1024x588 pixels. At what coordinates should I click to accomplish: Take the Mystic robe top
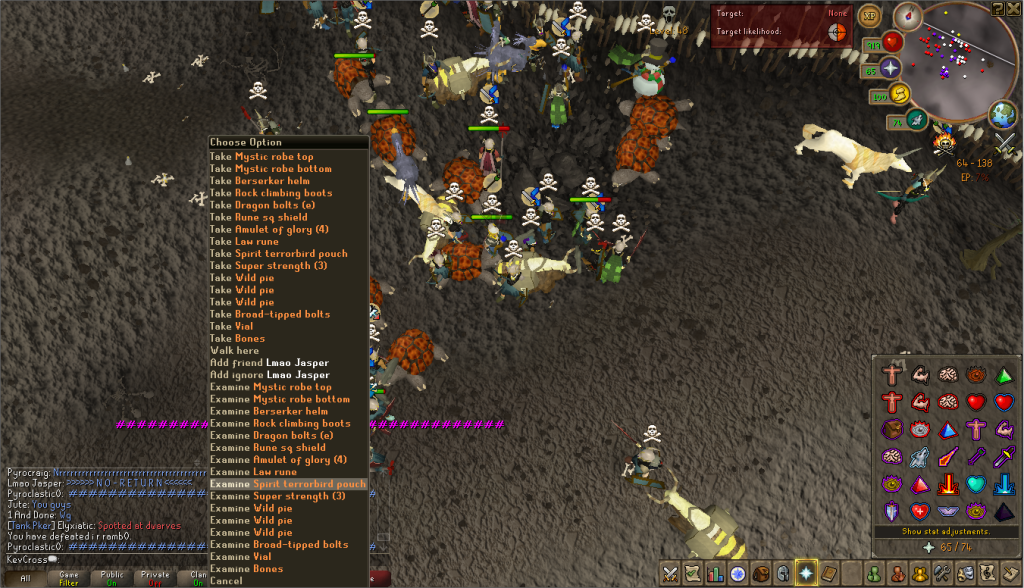click(x=261, y=157)
